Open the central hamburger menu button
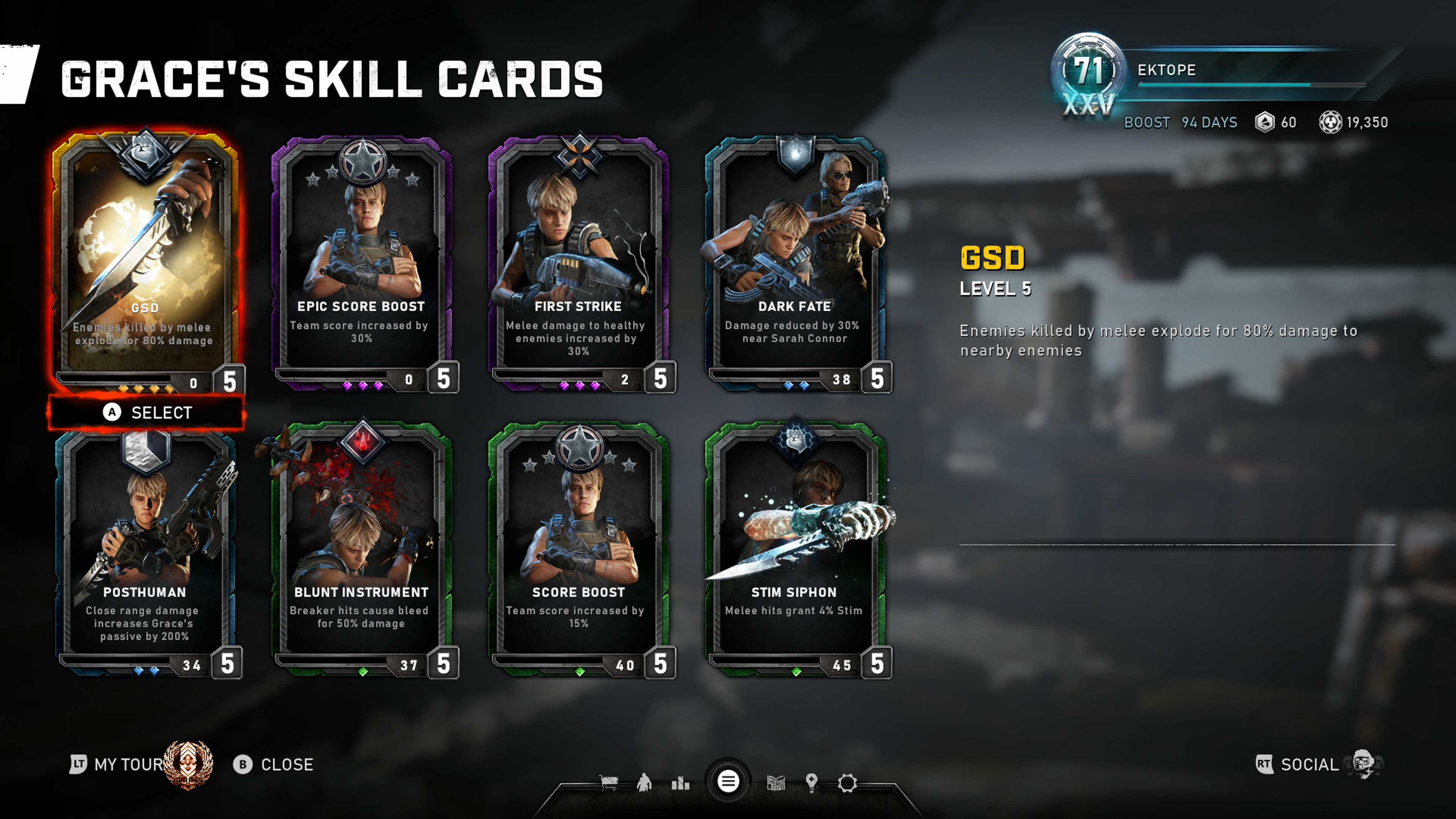This screenshot has height=819, width=1456. tap(728, 782)
